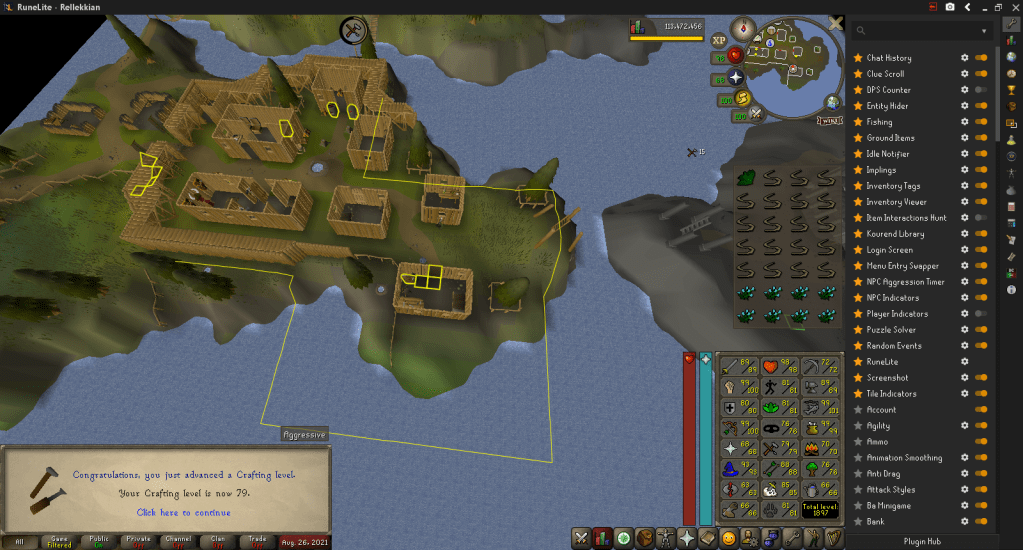
Task: Toggle the XP drops button by the minimap
Action: point(719,40)
